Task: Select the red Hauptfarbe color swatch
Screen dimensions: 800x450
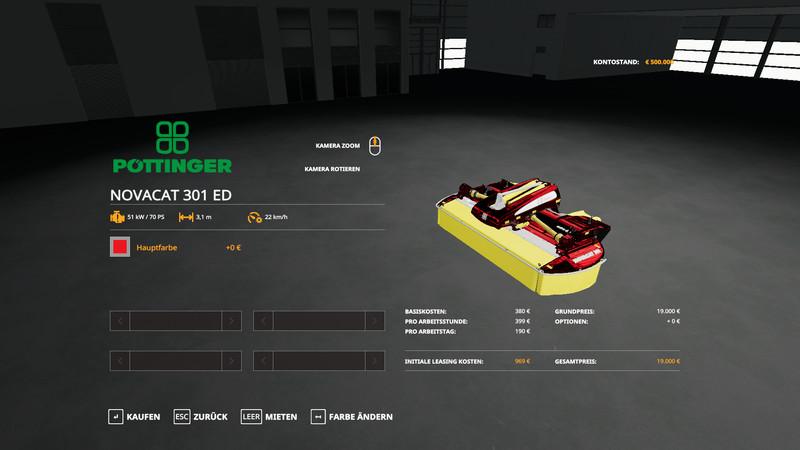Action: coord(120,247)
